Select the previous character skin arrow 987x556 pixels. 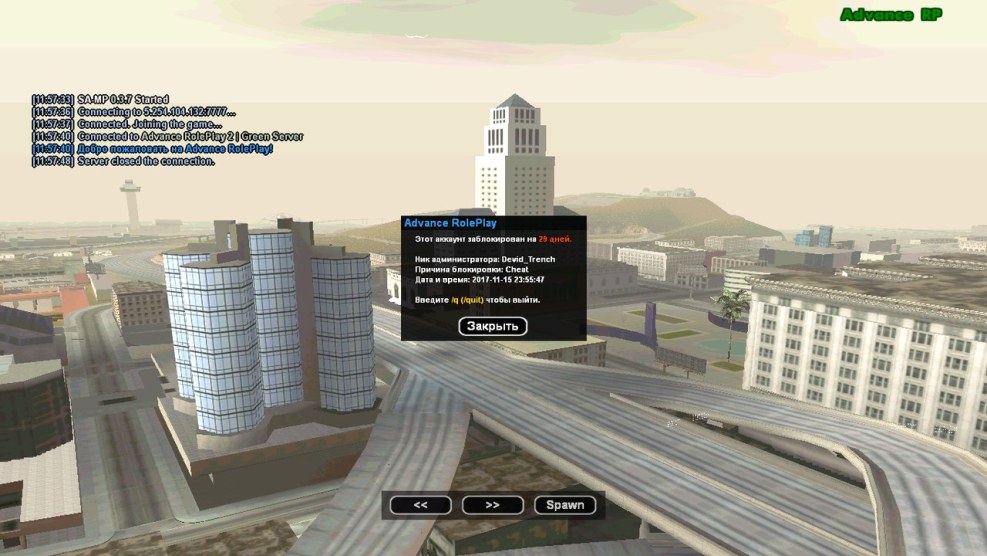(420, 505)
